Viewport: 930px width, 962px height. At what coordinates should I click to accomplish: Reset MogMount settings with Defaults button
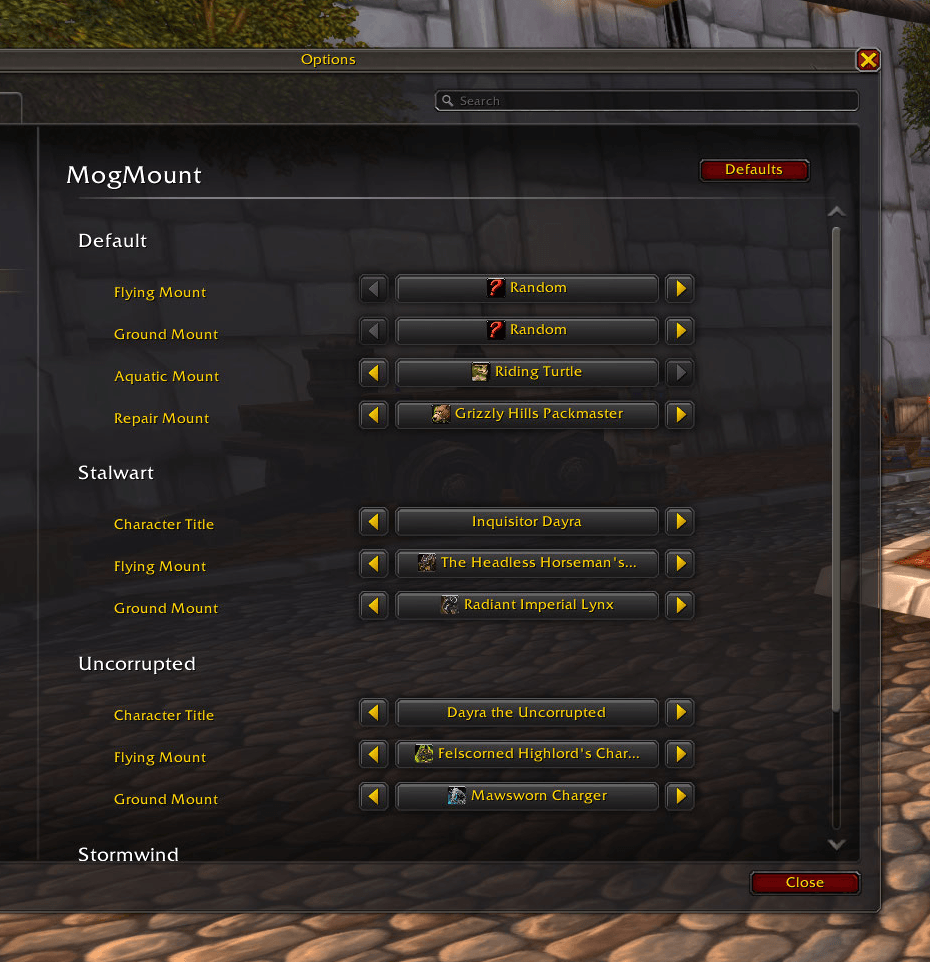coord(754,170)
